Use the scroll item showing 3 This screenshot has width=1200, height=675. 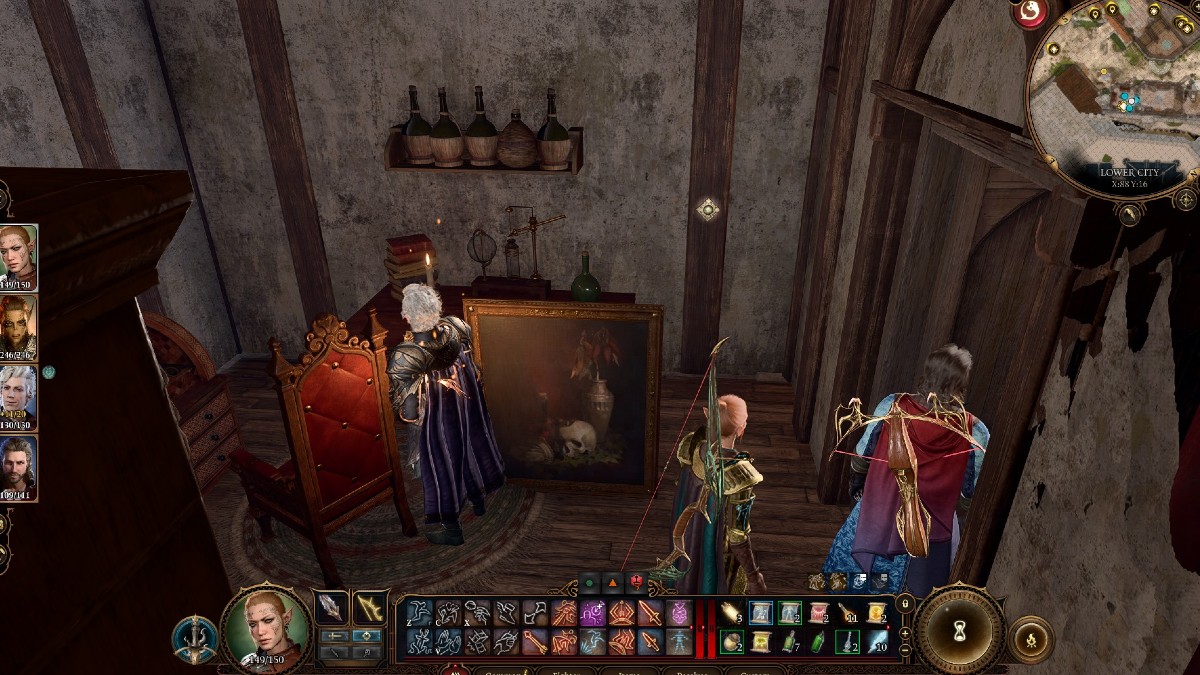731,613
